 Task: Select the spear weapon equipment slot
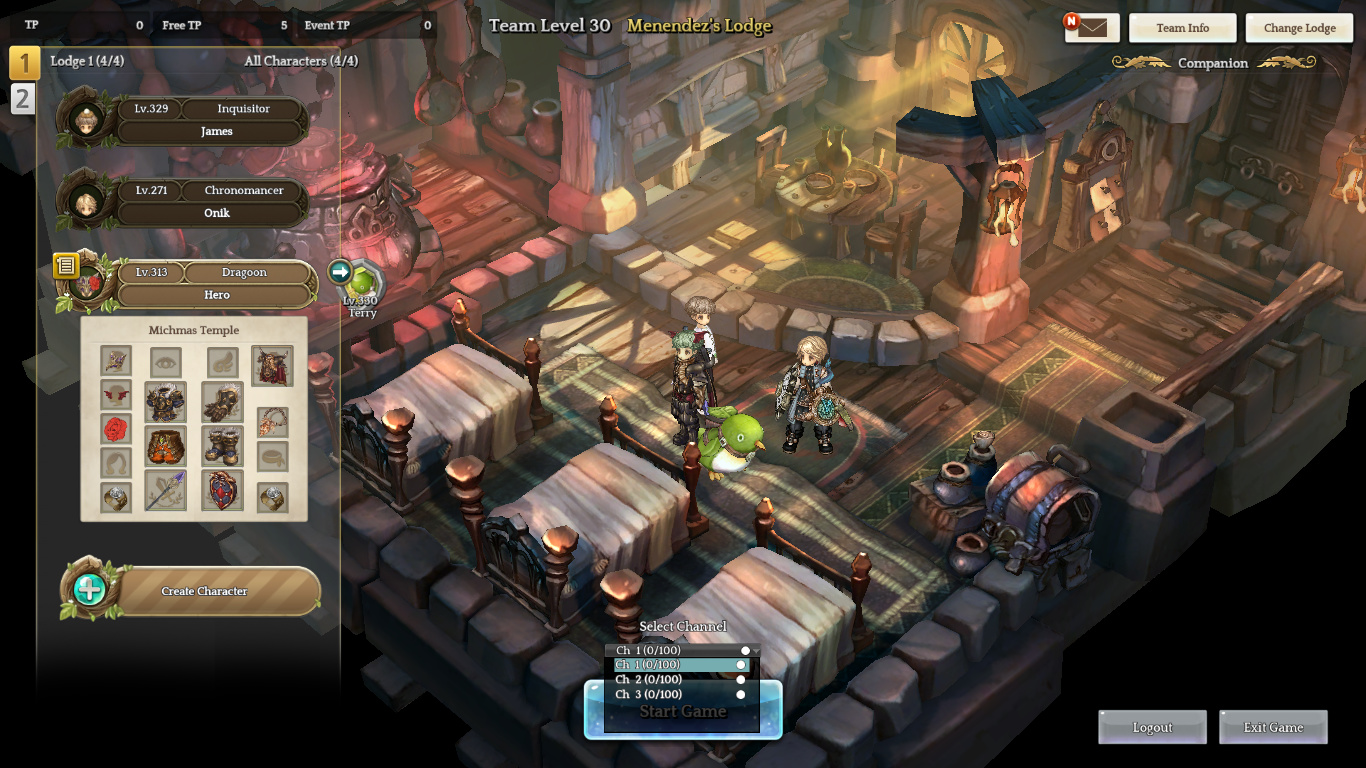(x=166, y=491)
